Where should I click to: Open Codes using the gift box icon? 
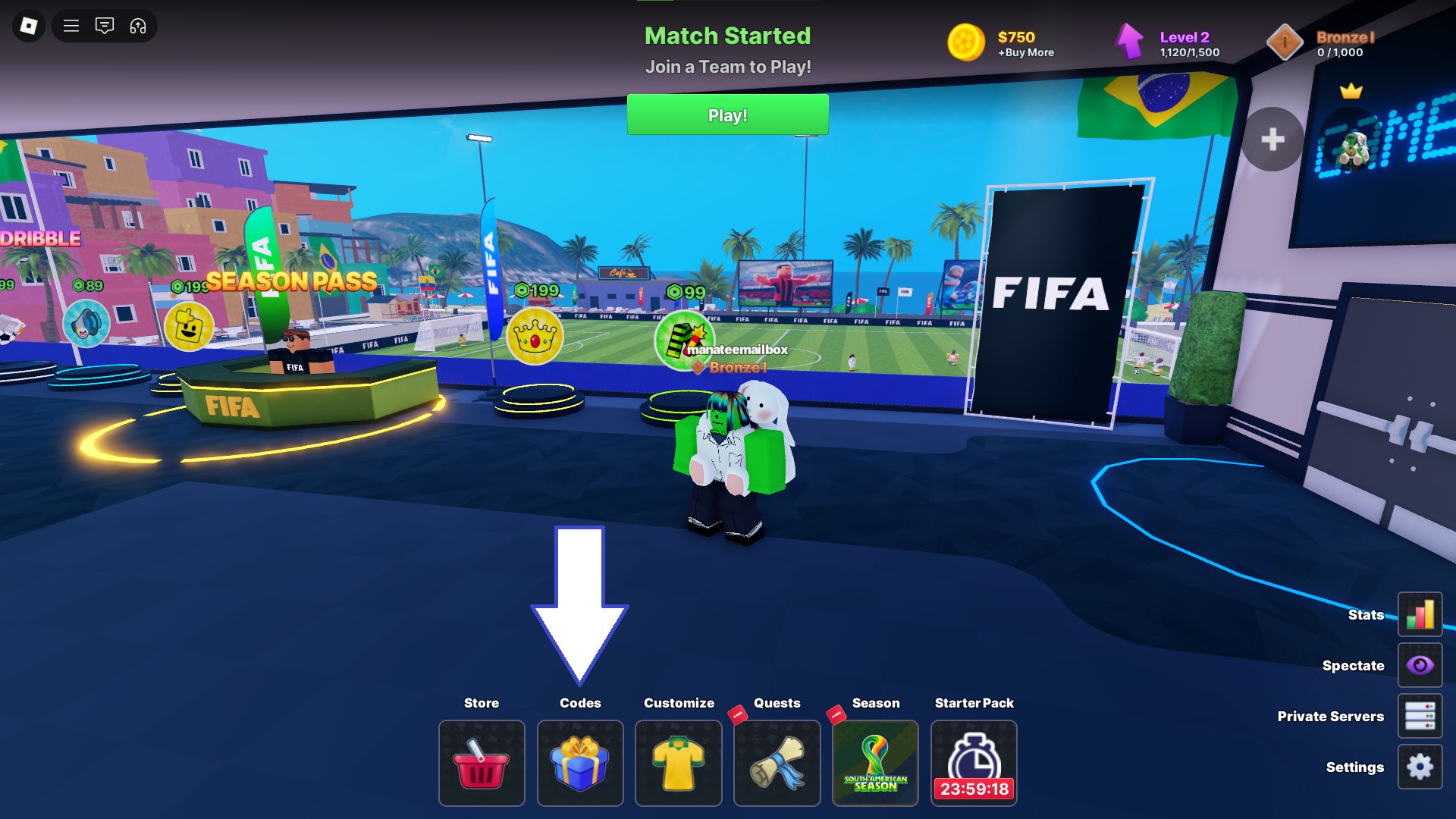pos(580,763)
